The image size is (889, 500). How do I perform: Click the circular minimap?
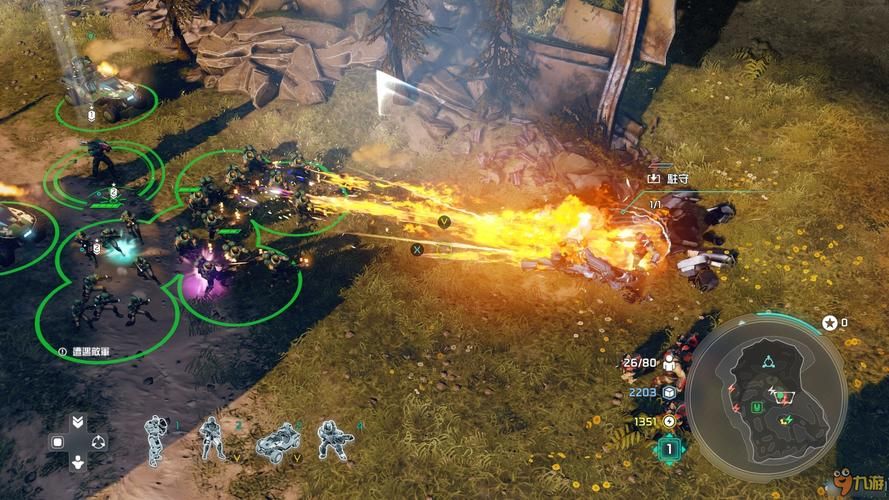coord(767,393)
